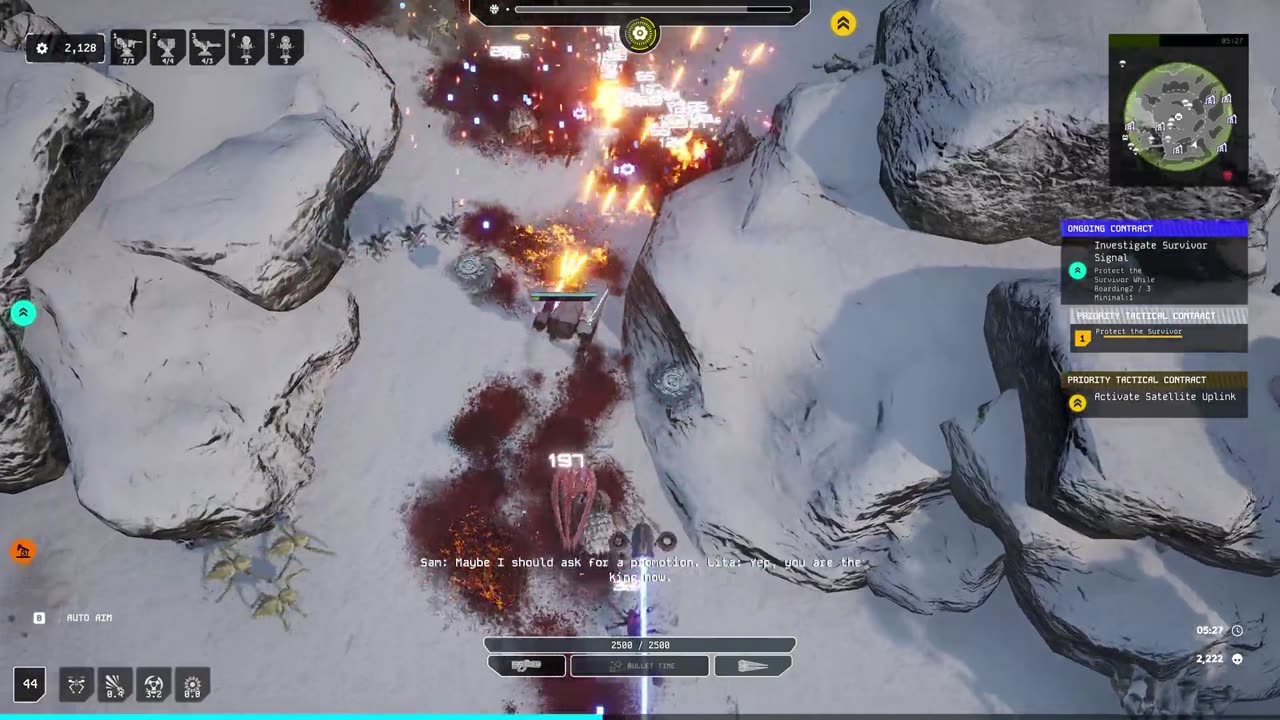Activate the three-blade rotor ability icon
Image resolution: width=1280 pixels, height=720 pixels.
point(154,685)
